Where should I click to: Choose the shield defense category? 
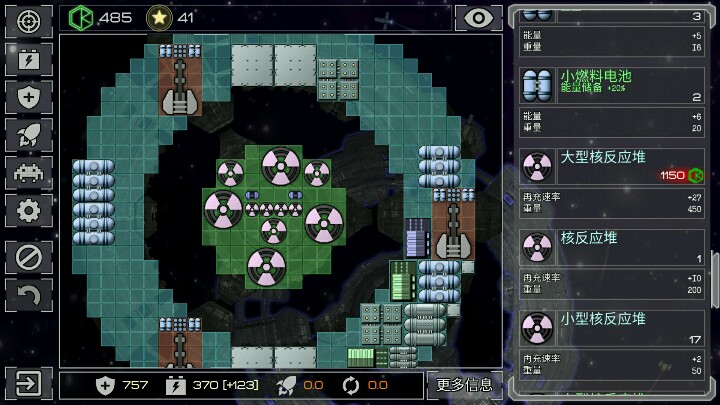point(29,96)
